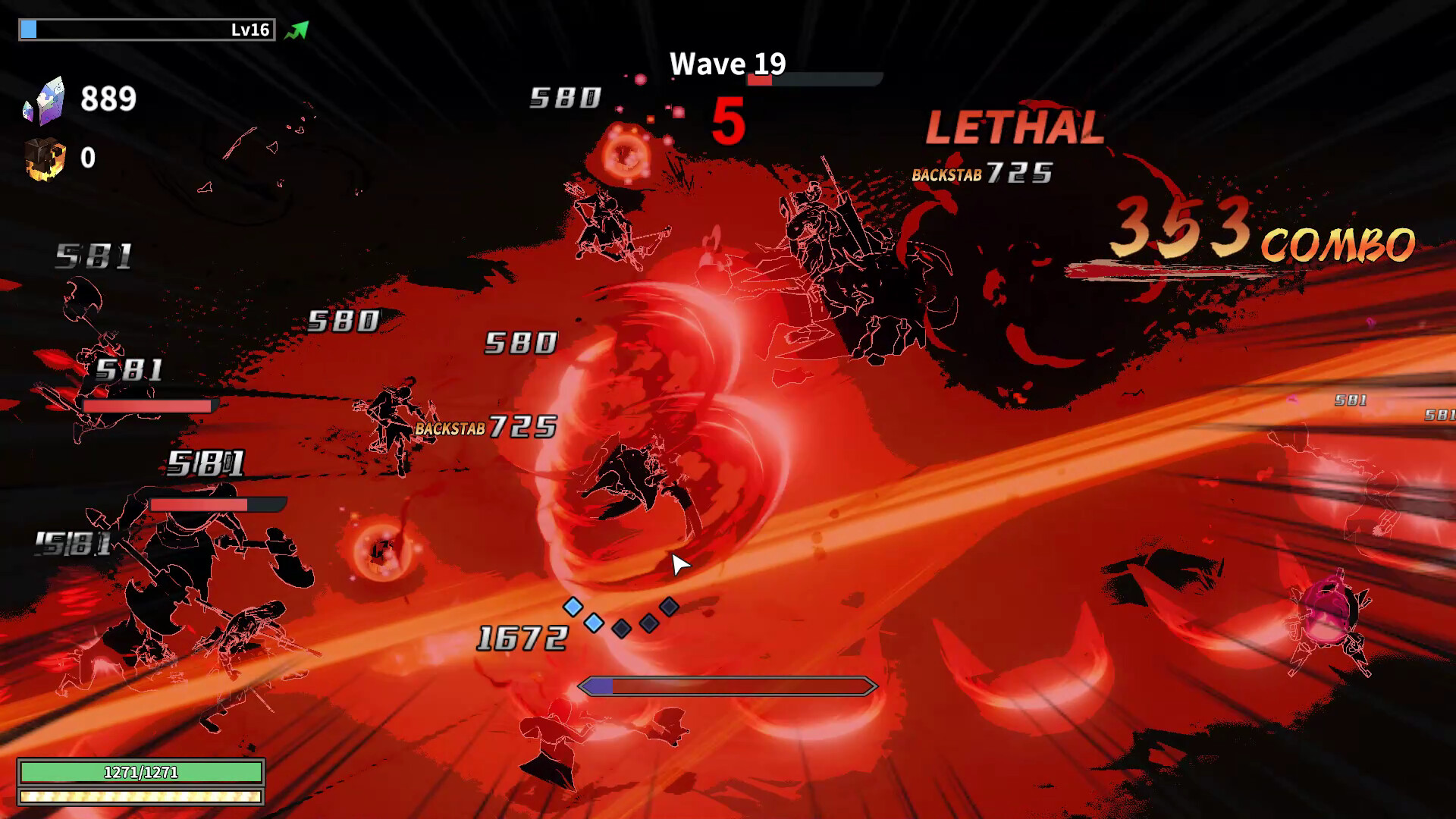
Task: Click the rightmost dark diamond charge icon
Action: pos(669,607)
